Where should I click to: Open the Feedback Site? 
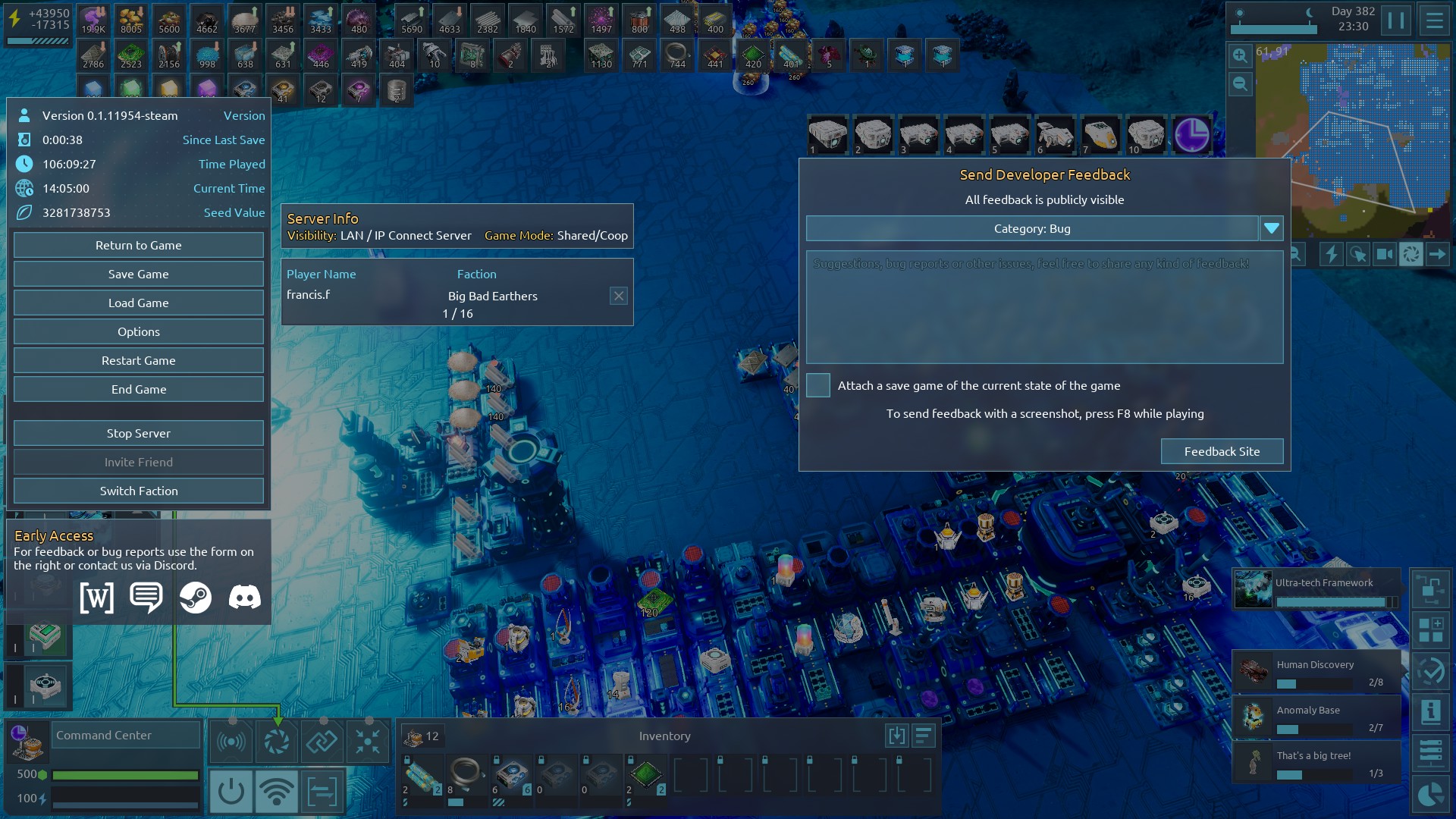click(x=1222, y=451)
